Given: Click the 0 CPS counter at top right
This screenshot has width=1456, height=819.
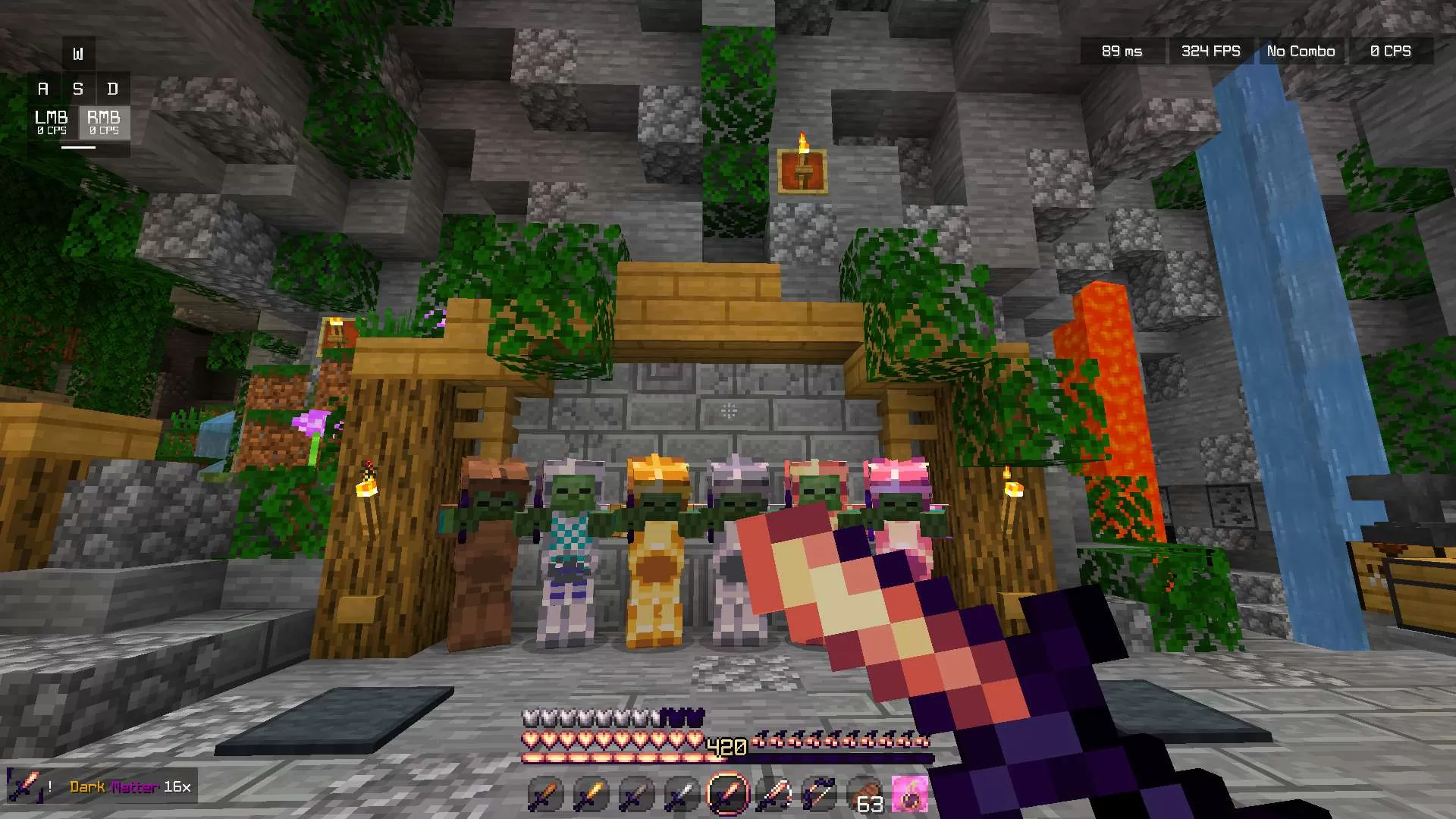Looking at the screenshot, I should (x=1391, y=51).
